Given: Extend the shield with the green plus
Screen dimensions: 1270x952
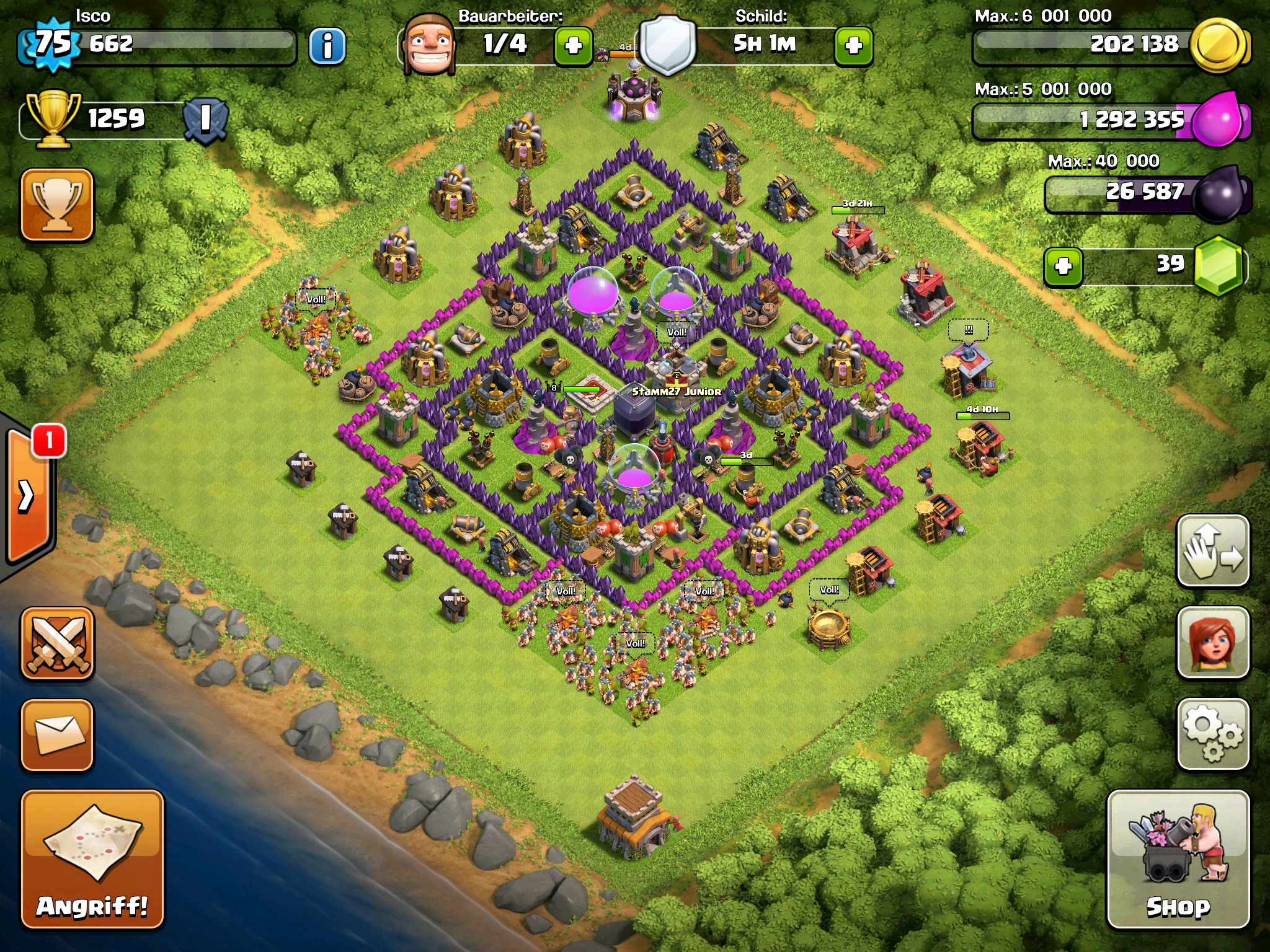Looking at the screenshot, I should click(x=854, y=46).
